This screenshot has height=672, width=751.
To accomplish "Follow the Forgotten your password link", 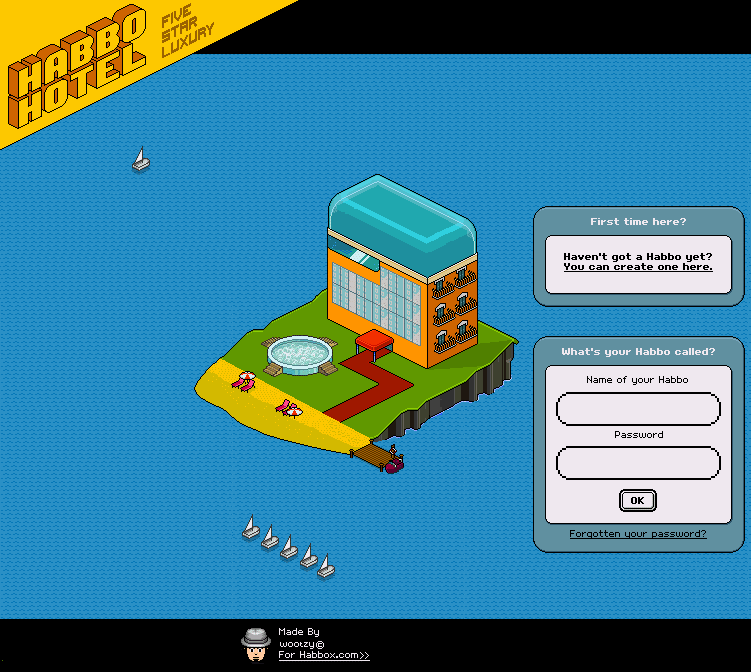I will [x=638, y=534].
